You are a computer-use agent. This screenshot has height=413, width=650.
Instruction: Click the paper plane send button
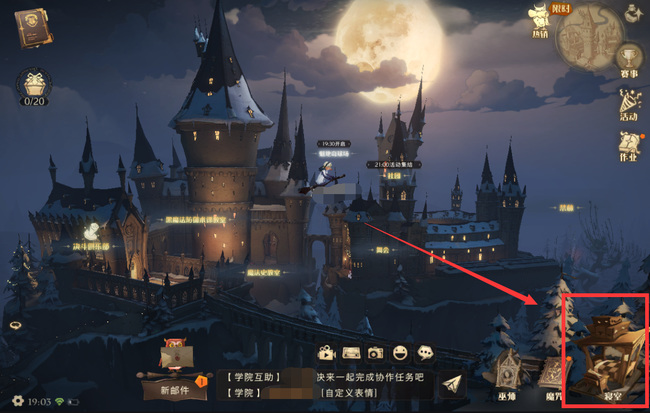click(454, 385)
